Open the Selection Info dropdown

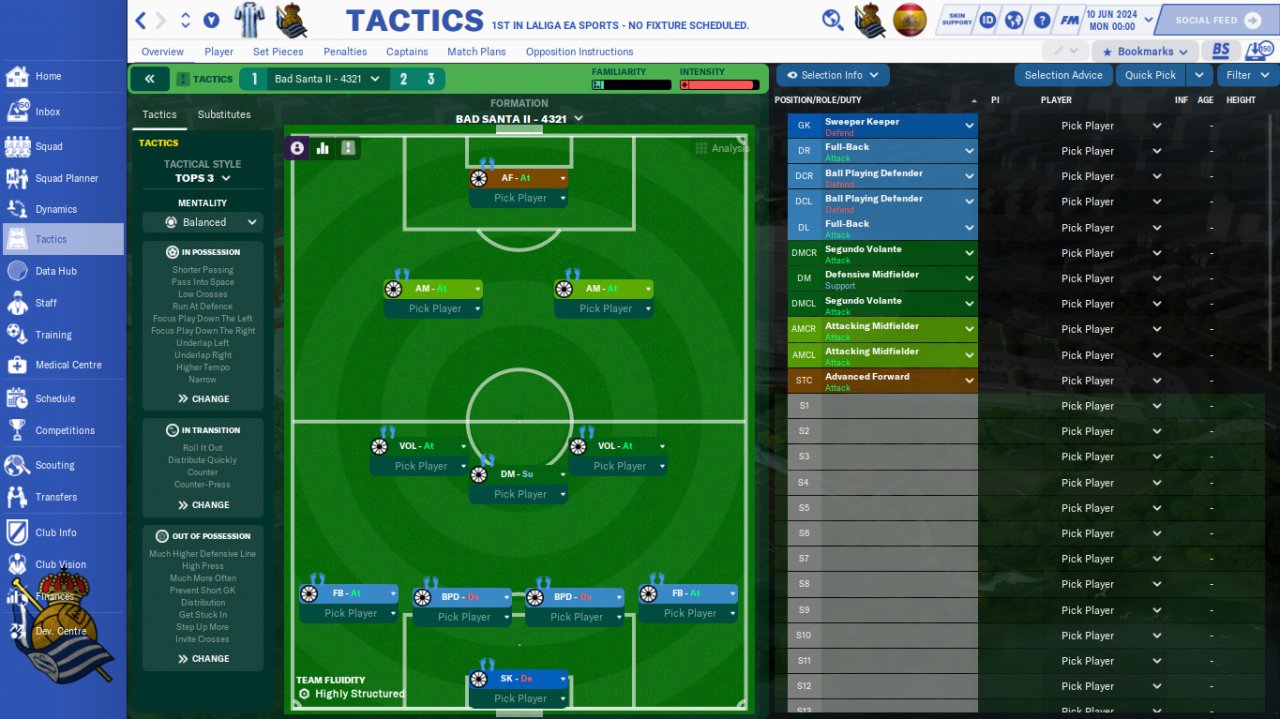(x=832, y=75)
